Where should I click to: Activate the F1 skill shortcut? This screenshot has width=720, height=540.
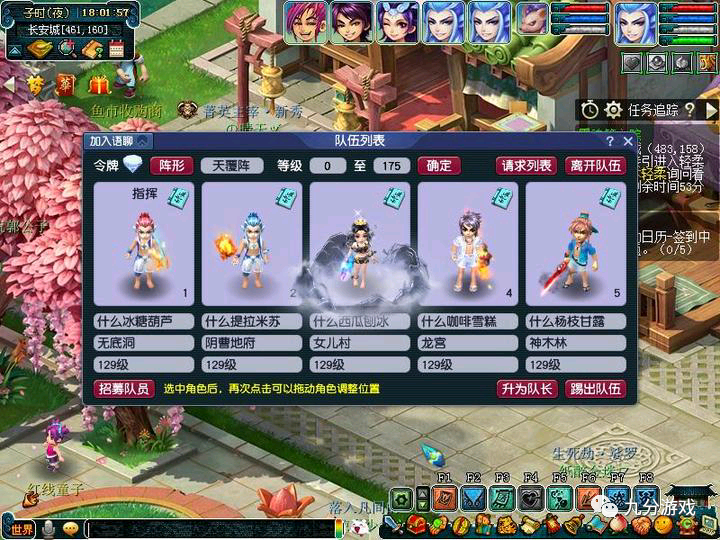coord(445,497)
